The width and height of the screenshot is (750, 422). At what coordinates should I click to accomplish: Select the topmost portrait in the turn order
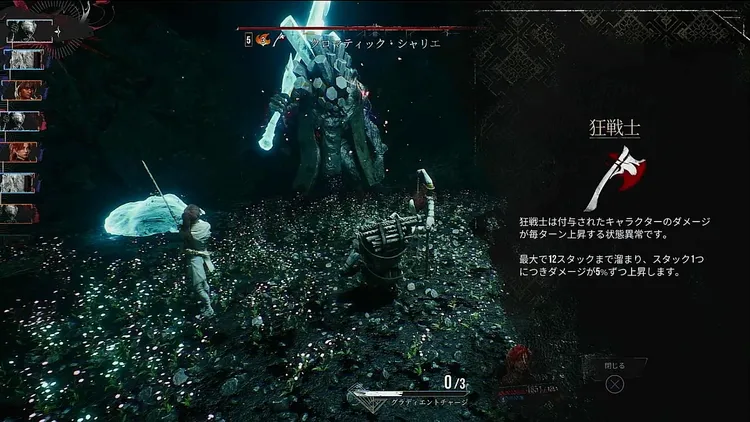tap(24, 31)
